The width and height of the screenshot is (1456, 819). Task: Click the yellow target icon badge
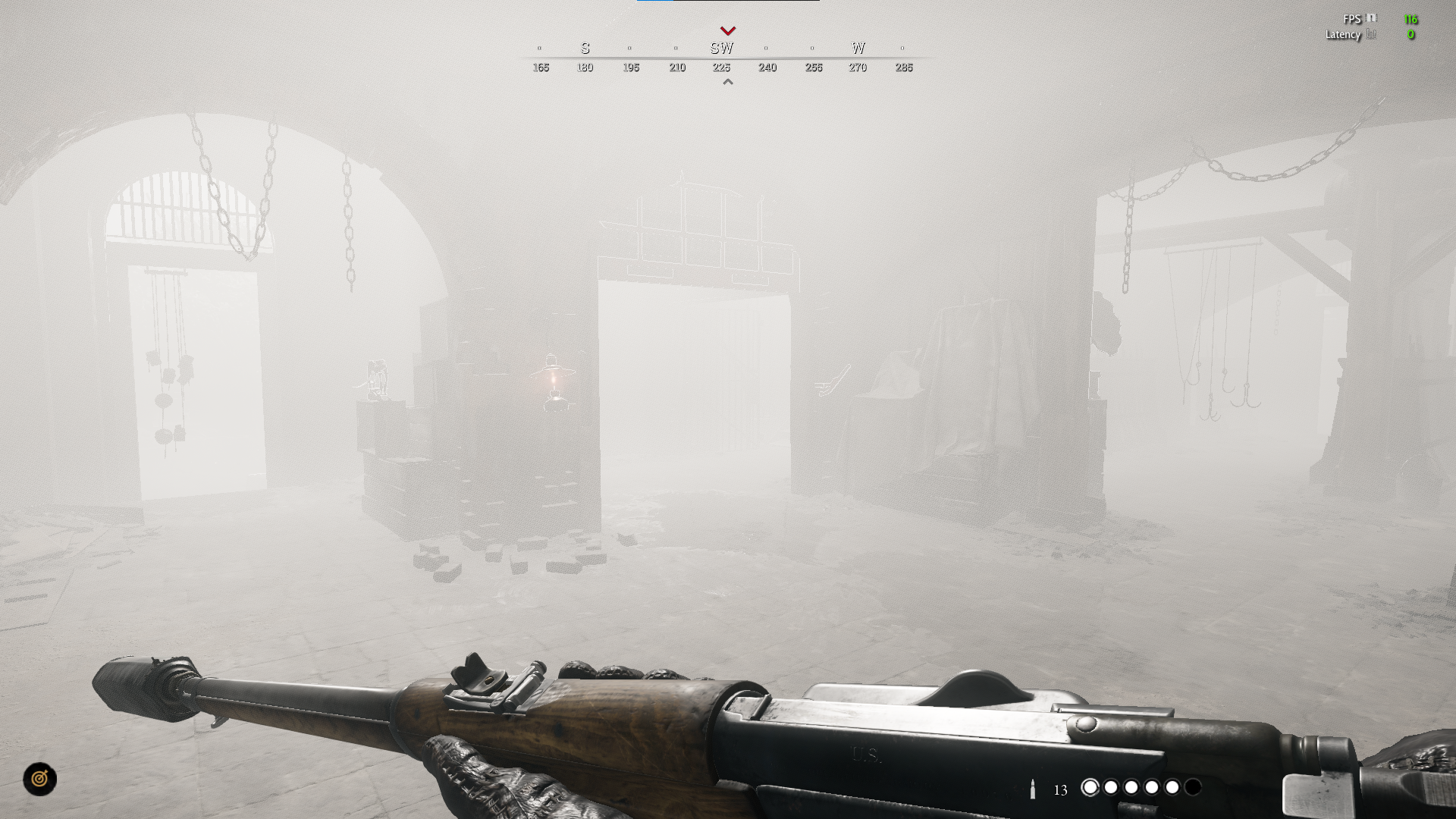39,779
